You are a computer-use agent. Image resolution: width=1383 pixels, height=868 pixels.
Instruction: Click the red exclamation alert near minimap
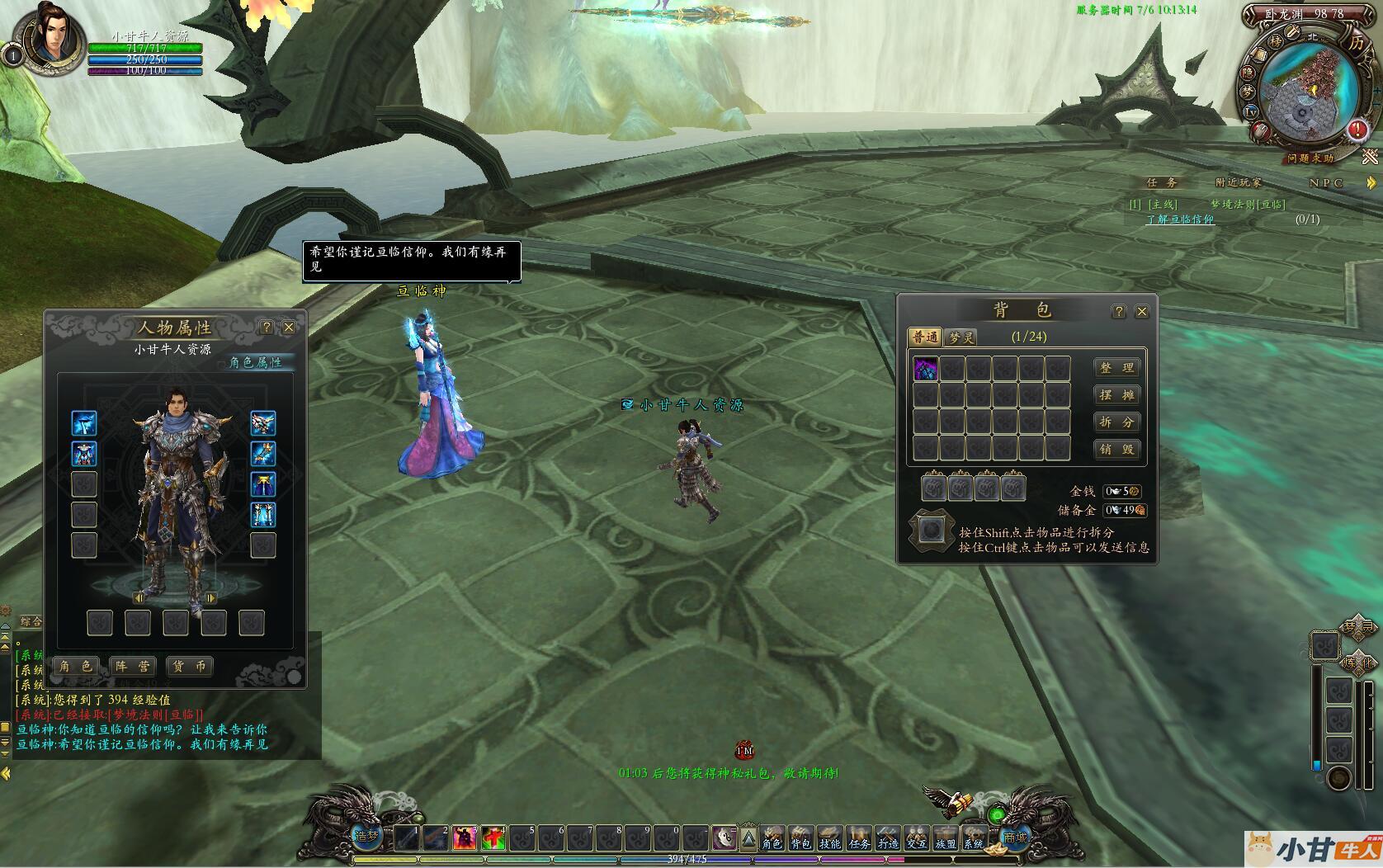pyautogui.click(x=1357, y=130)
